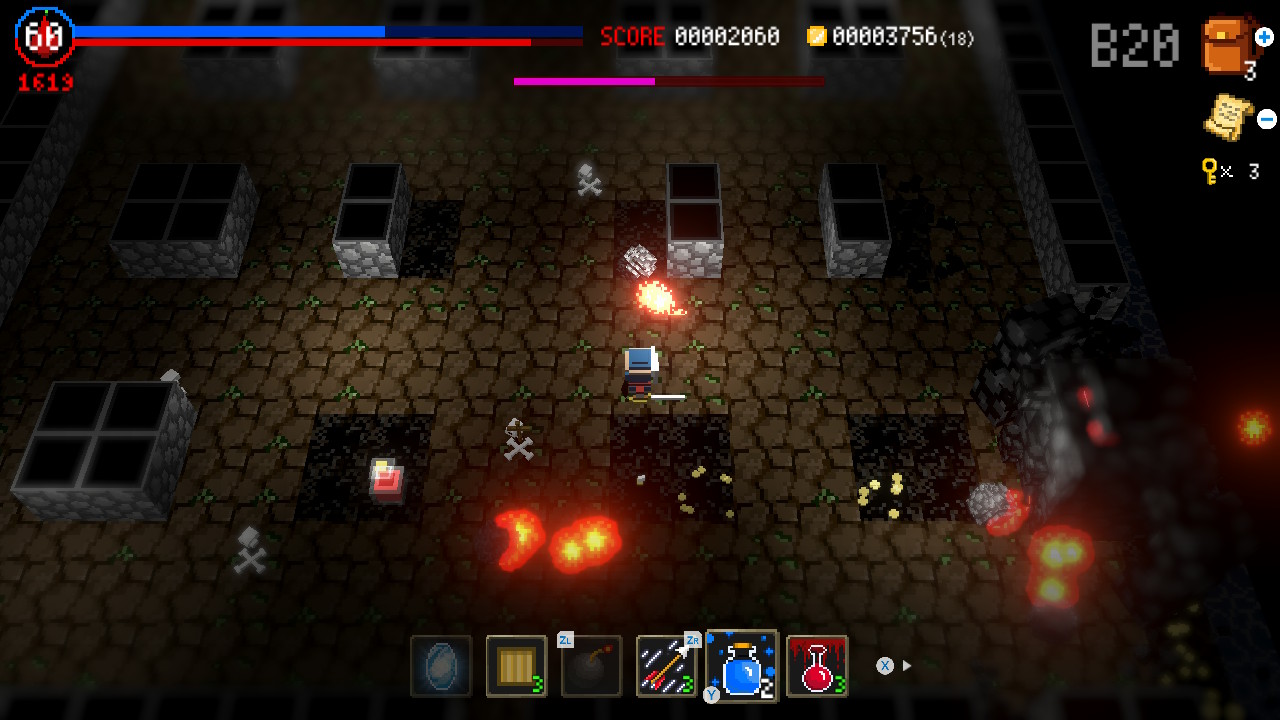Viewport: 1280px width, 720px height.
Task: Select the red healing potion item
Action: pyautogui.click(x=816, y=665)
